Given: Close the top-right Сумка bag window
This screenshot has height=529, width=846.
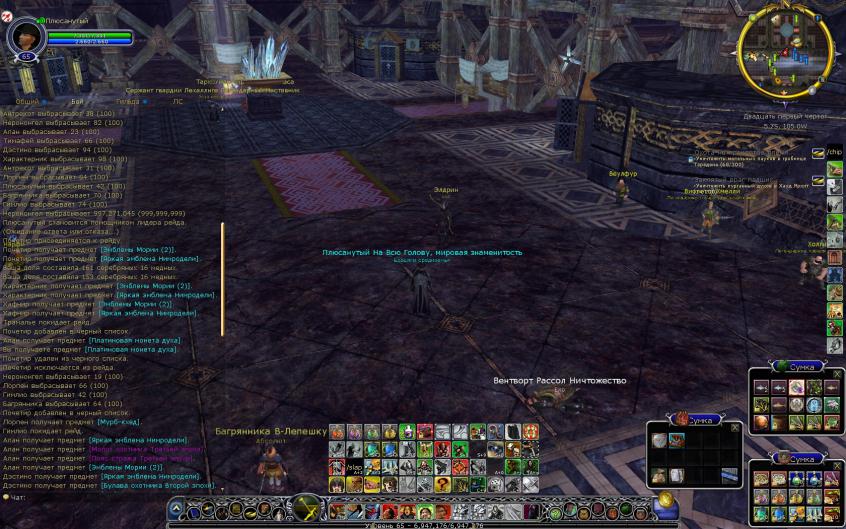Looking at the screenshot, I should pos(837,374).
